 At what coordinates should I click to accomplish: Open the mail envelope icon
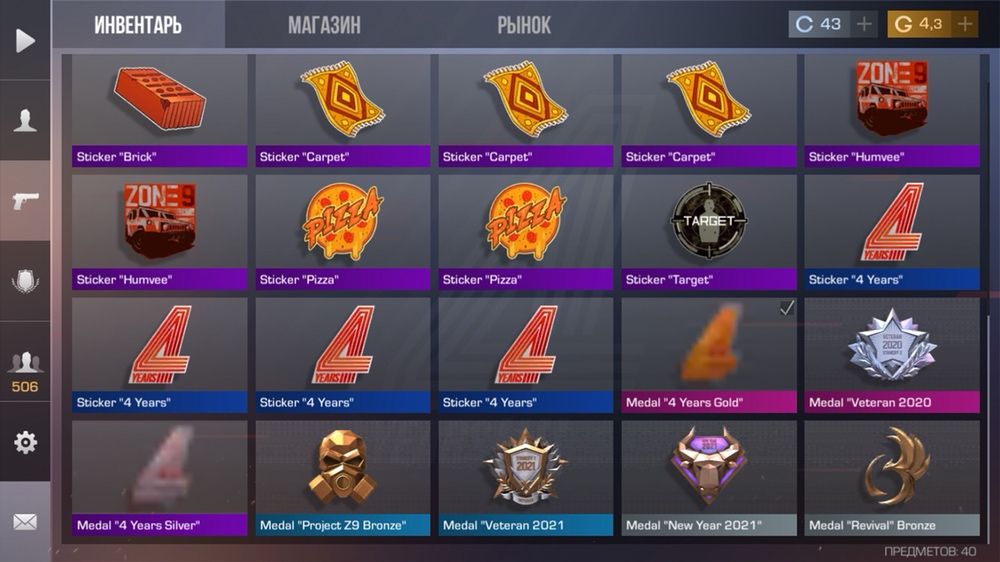click(x=25, y=522)
